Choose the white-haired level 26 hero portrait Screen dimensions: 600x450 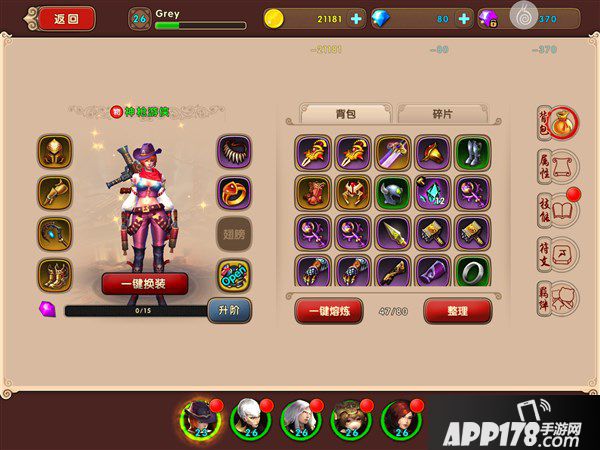click(249, 420)
